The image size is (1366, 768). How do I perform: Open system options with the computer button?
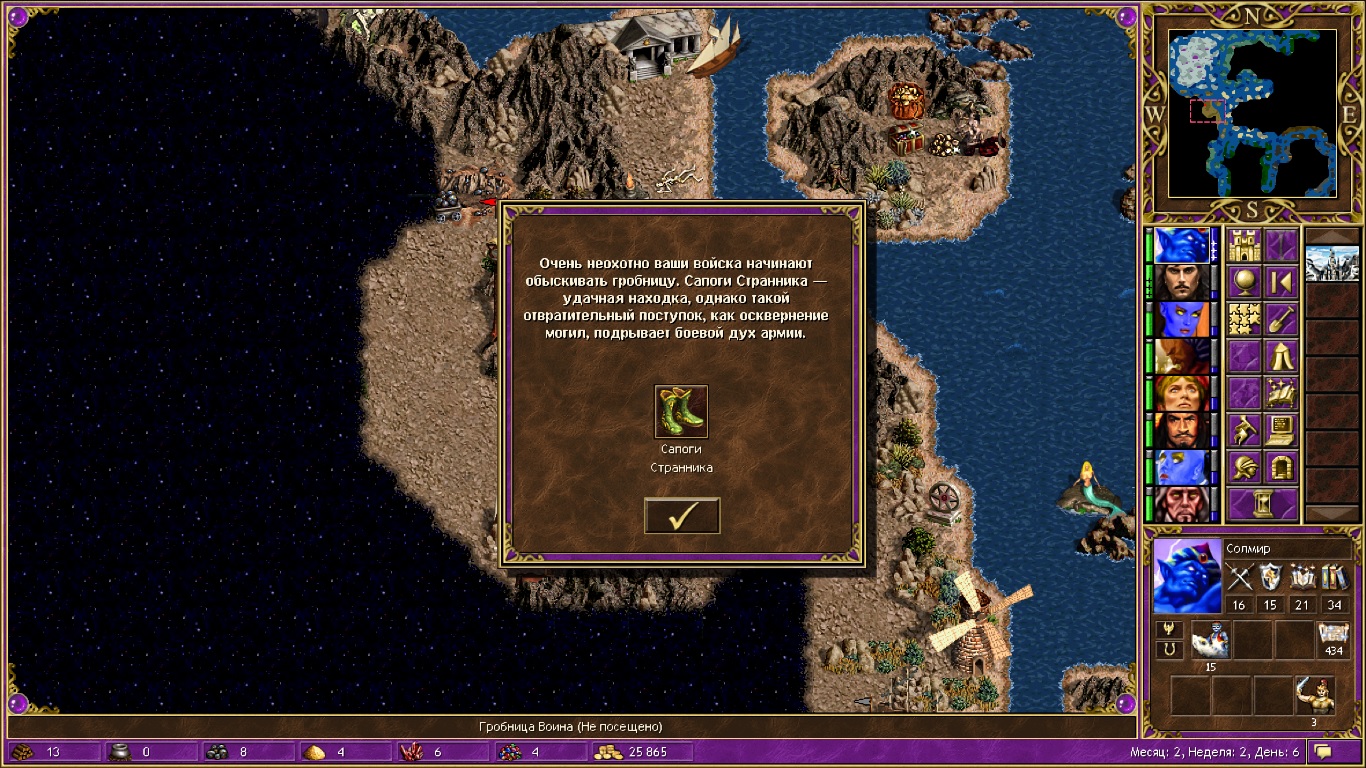(1281, 429)
